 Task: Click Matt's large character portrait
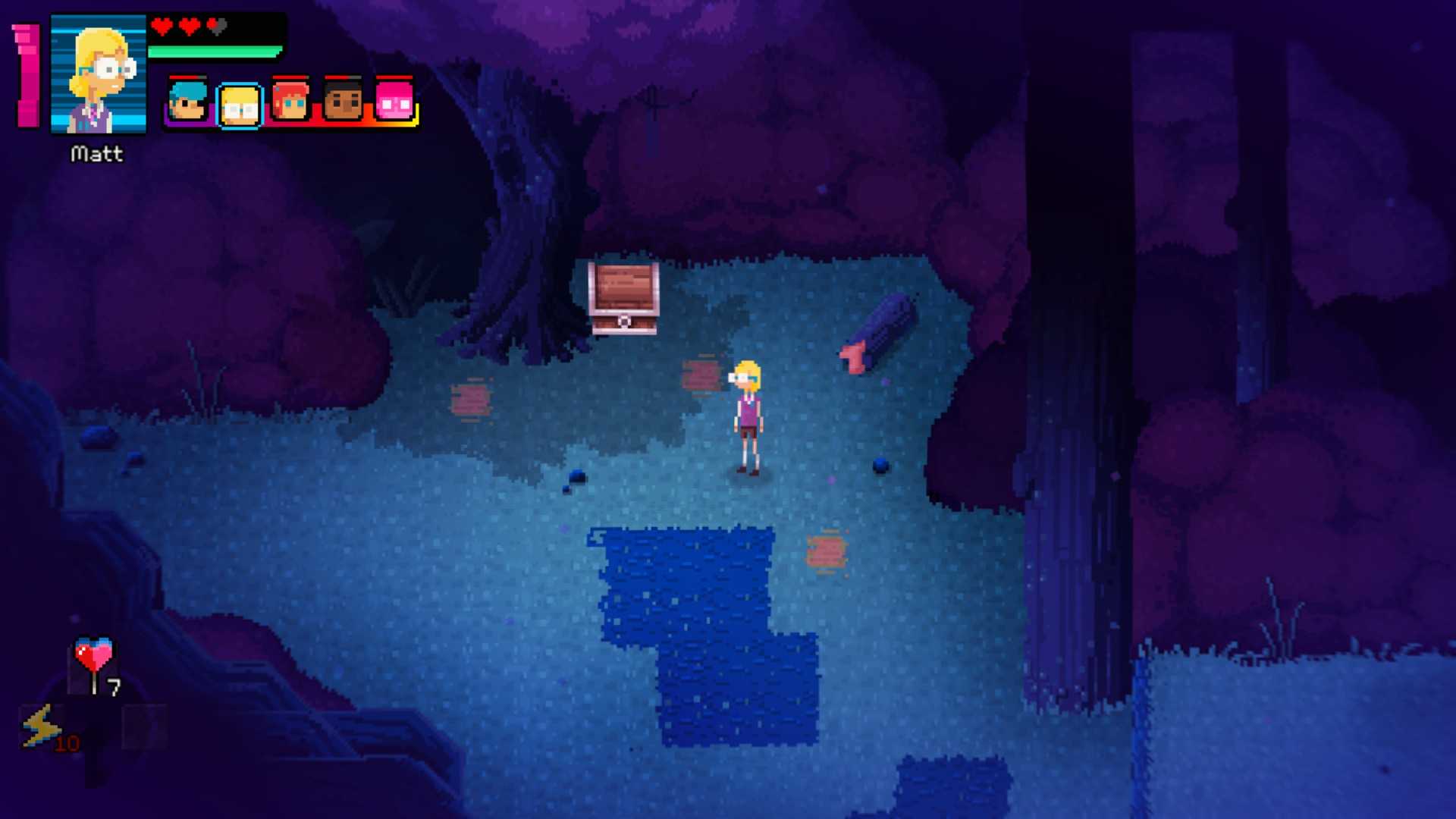99,74
